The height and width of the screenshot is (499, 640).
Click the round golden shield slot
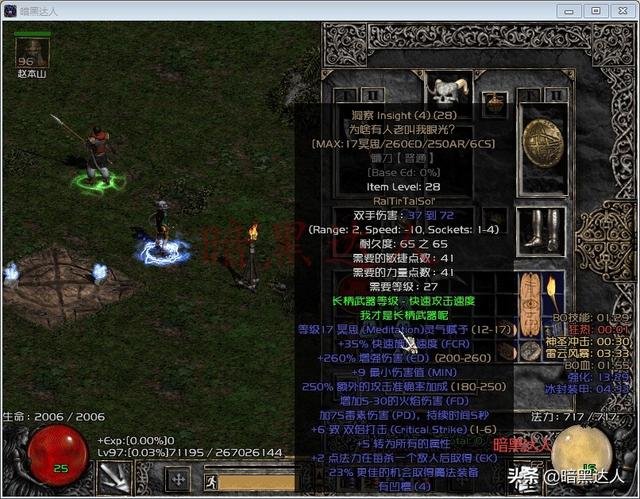[544, 139]
